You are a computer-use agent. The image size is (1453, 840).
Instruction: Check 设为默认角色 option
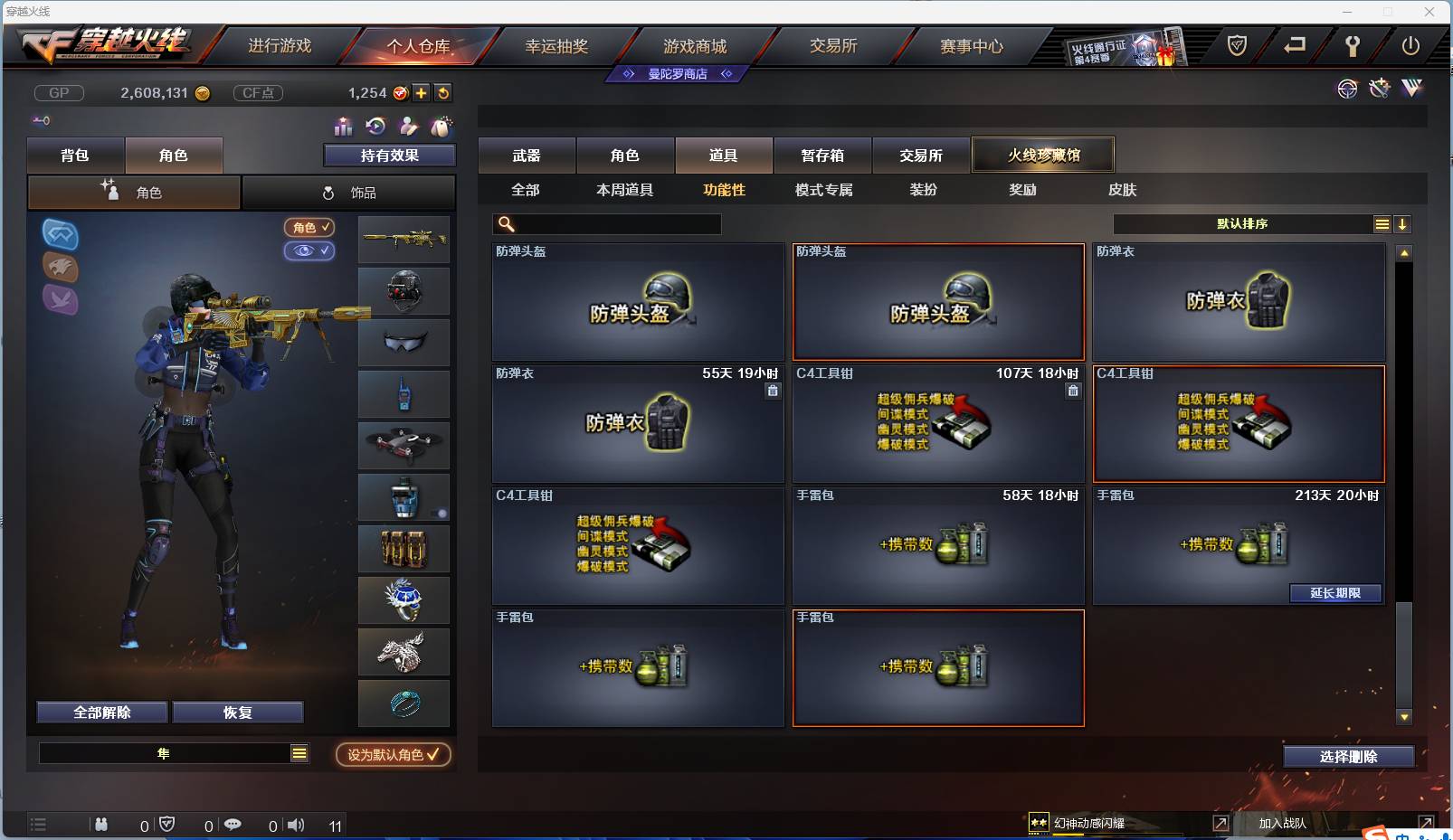393,755
